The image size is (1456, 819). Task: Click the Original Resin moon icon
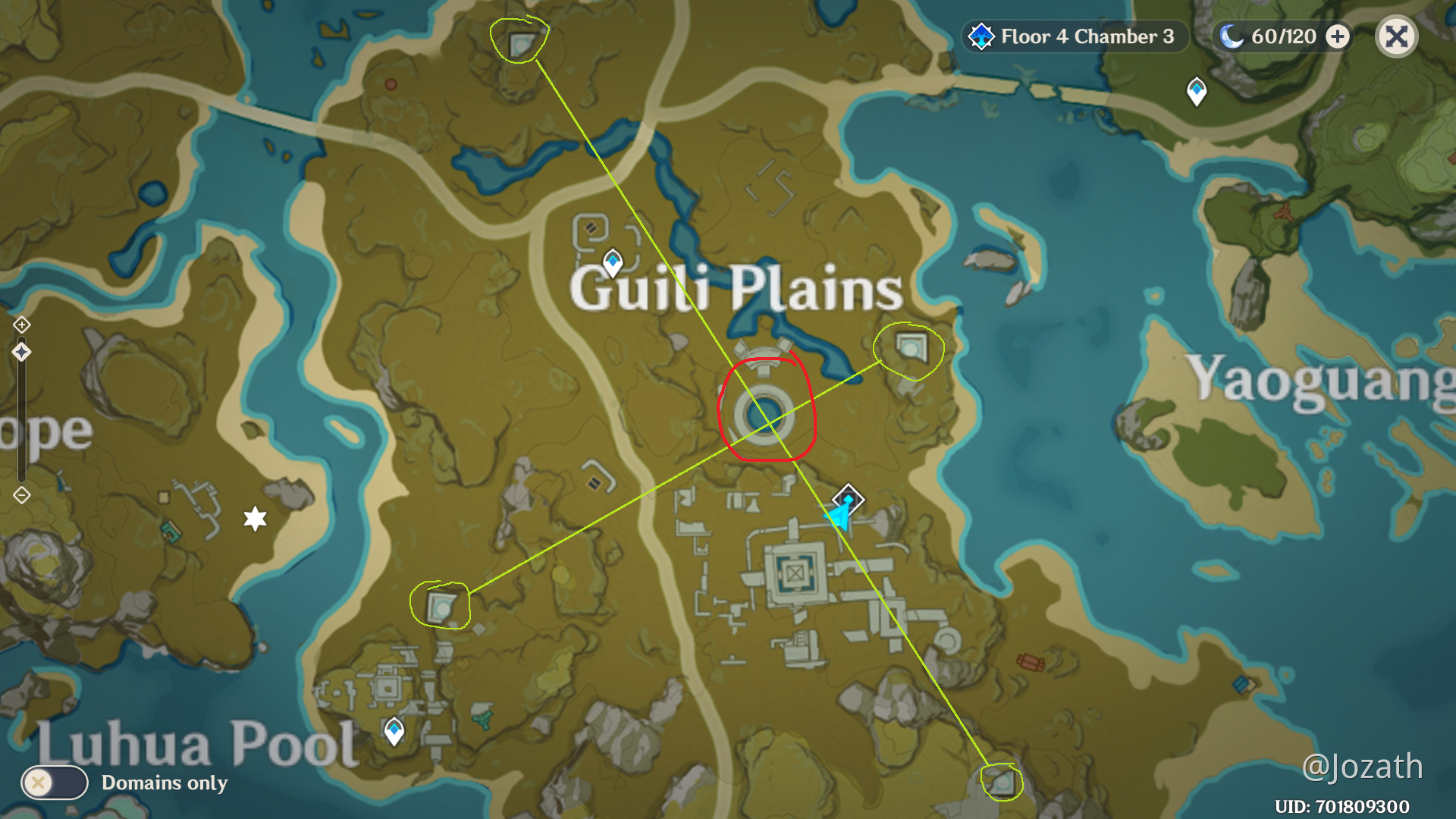[1232, 36]
